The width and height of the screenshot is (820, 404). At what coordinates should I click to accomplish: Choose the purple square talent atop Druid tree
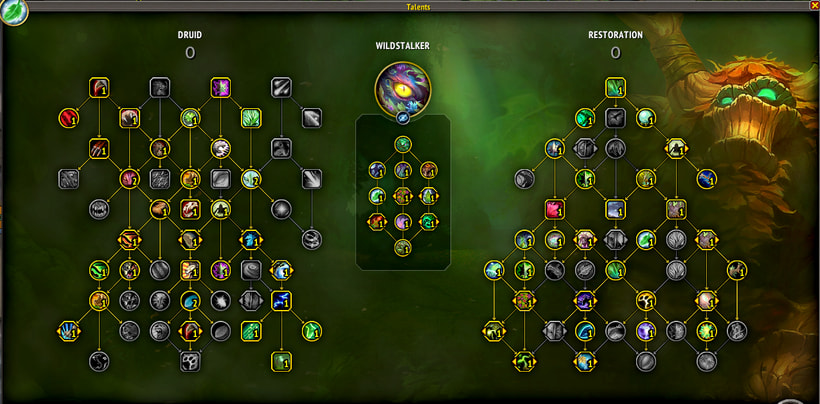[x=220, y=87]
